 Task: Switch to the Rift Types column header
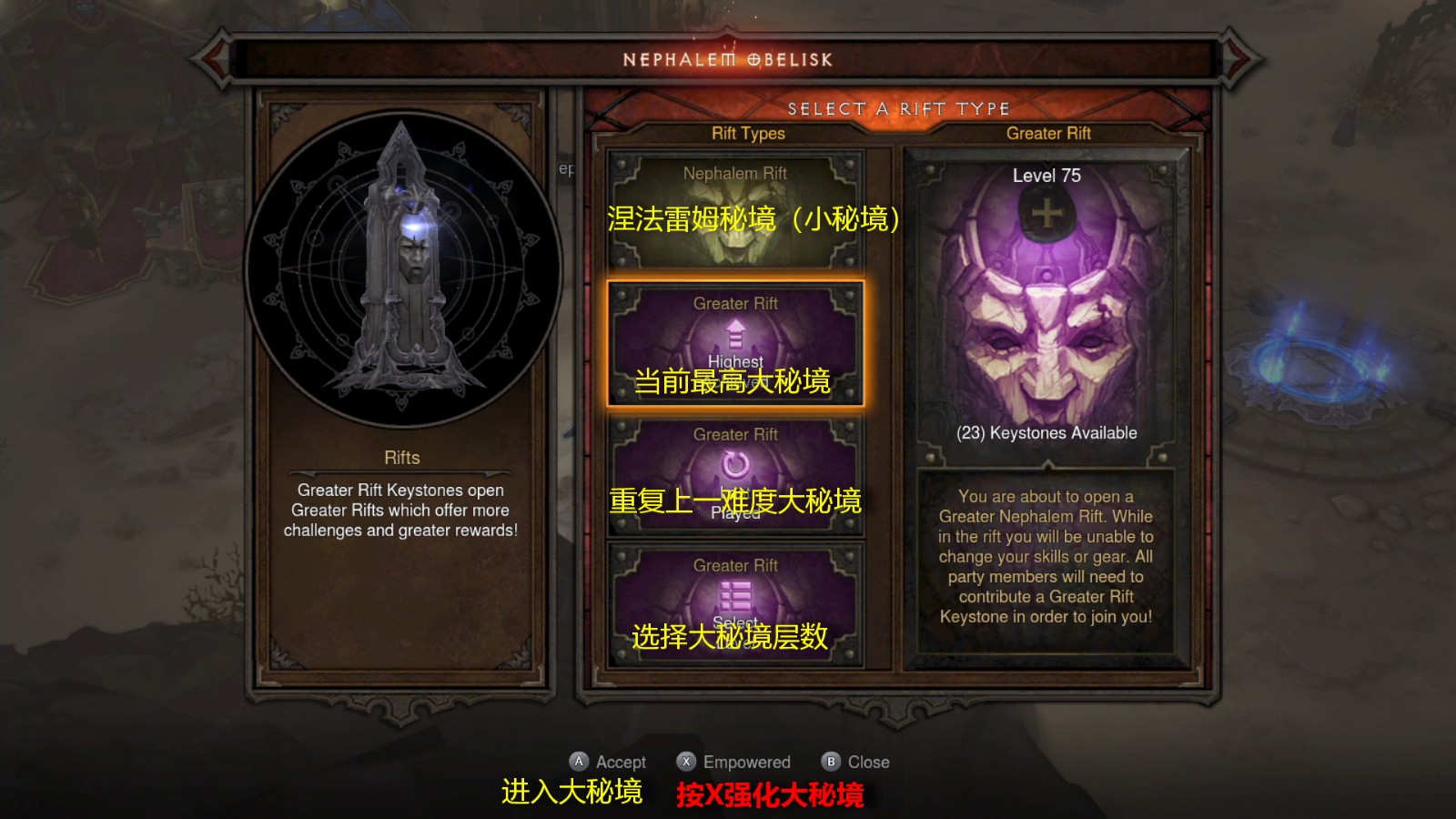(748, 134)
